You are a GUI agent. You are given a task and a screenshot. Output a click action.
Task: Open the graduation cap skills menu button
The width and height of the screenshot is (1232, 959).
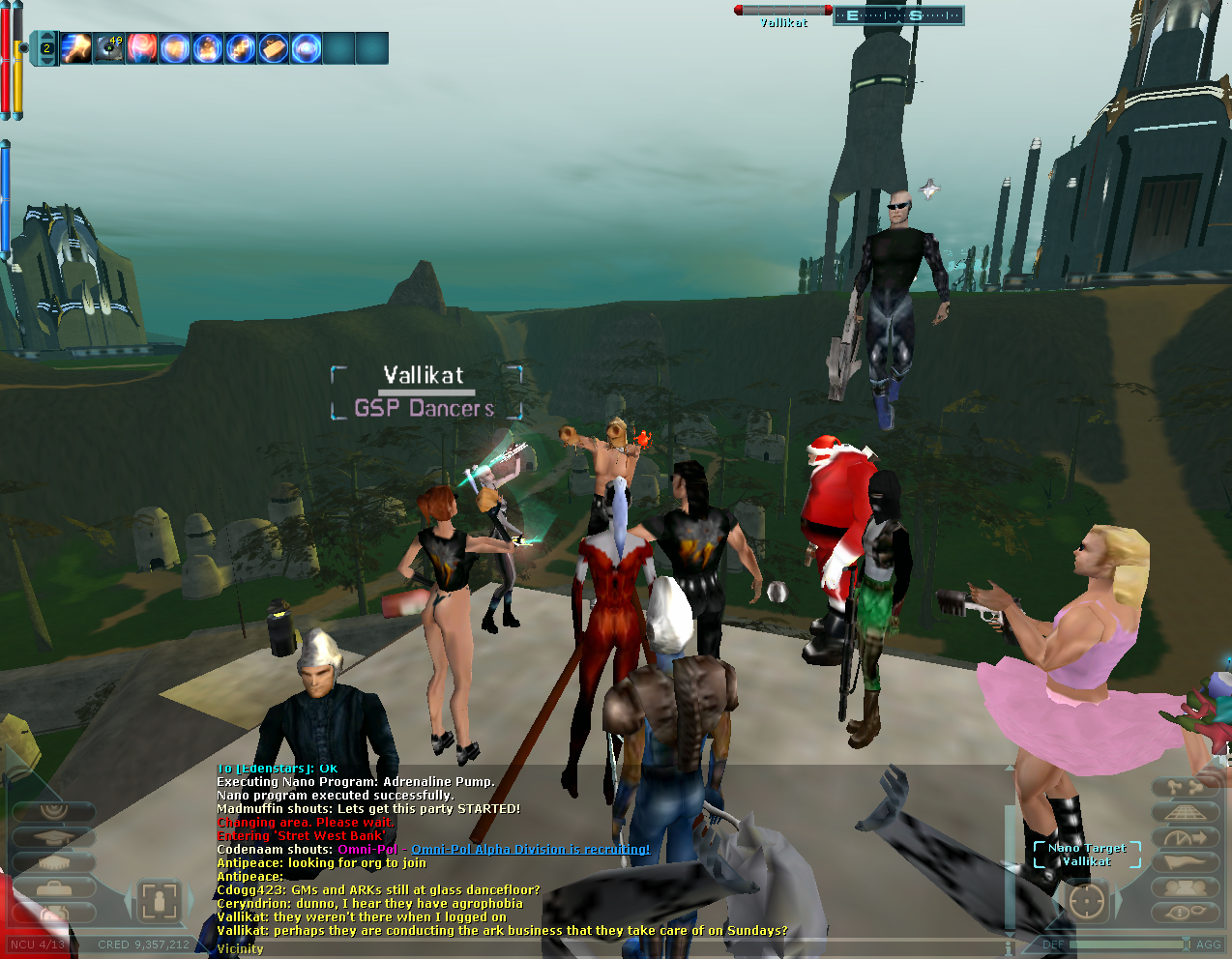tap(54, 838)
